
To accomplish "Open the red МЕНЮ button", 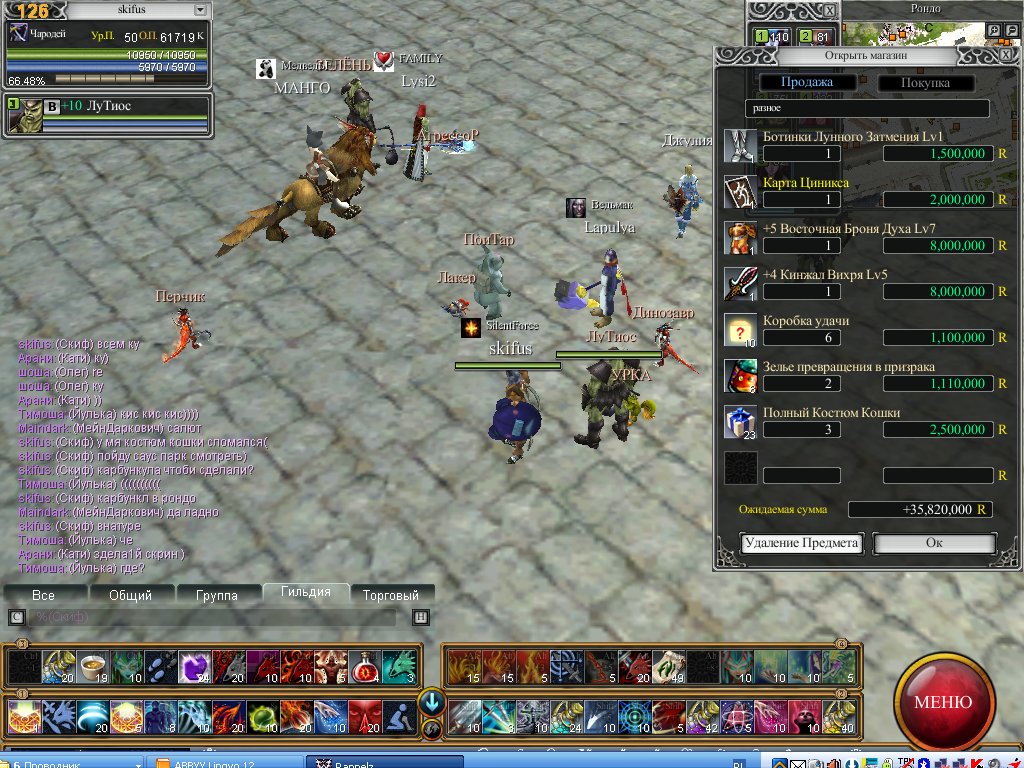I will 943,702.
